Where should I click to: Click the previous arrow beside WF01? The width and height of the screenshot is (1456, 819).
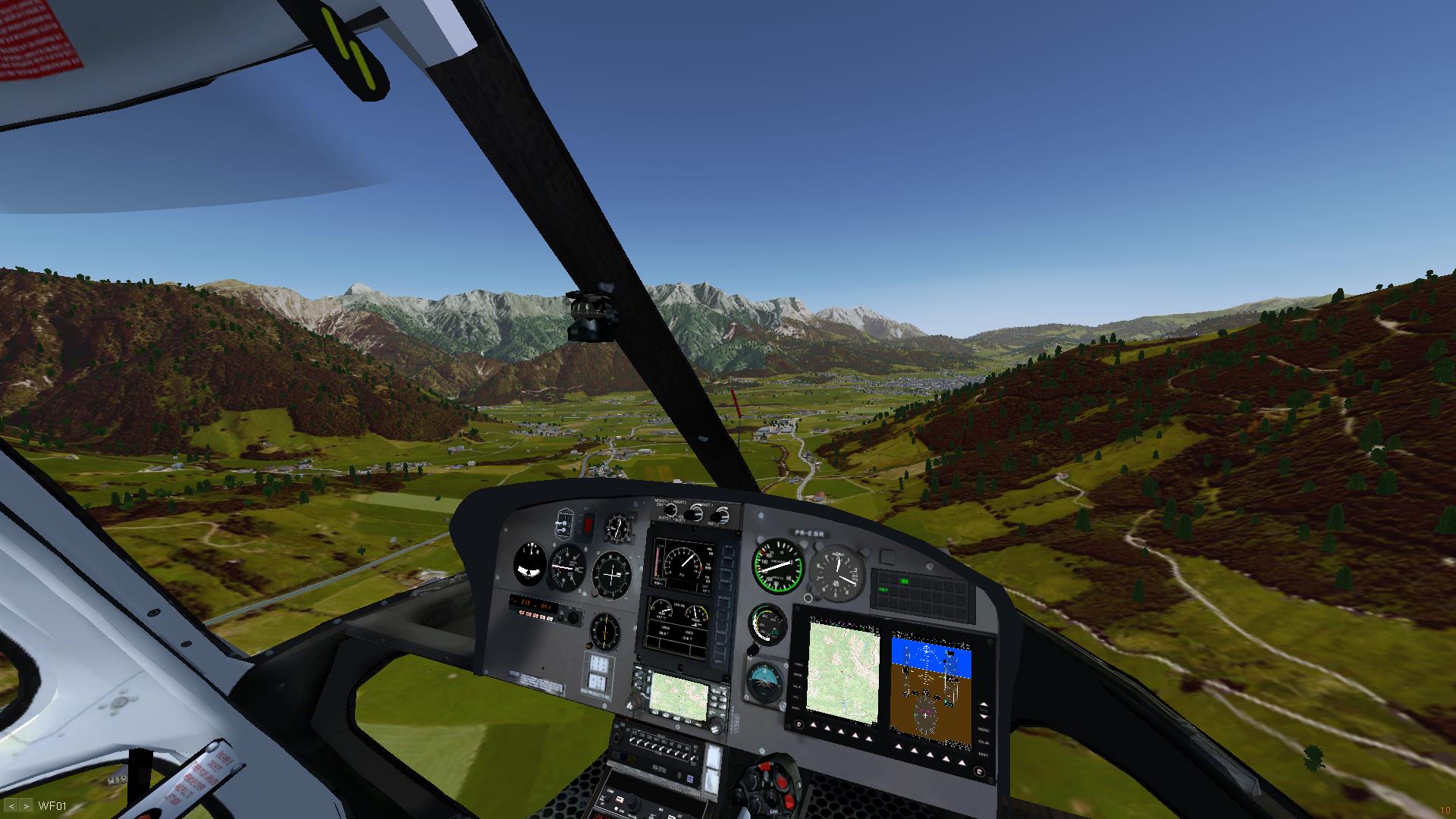point(11,806)
